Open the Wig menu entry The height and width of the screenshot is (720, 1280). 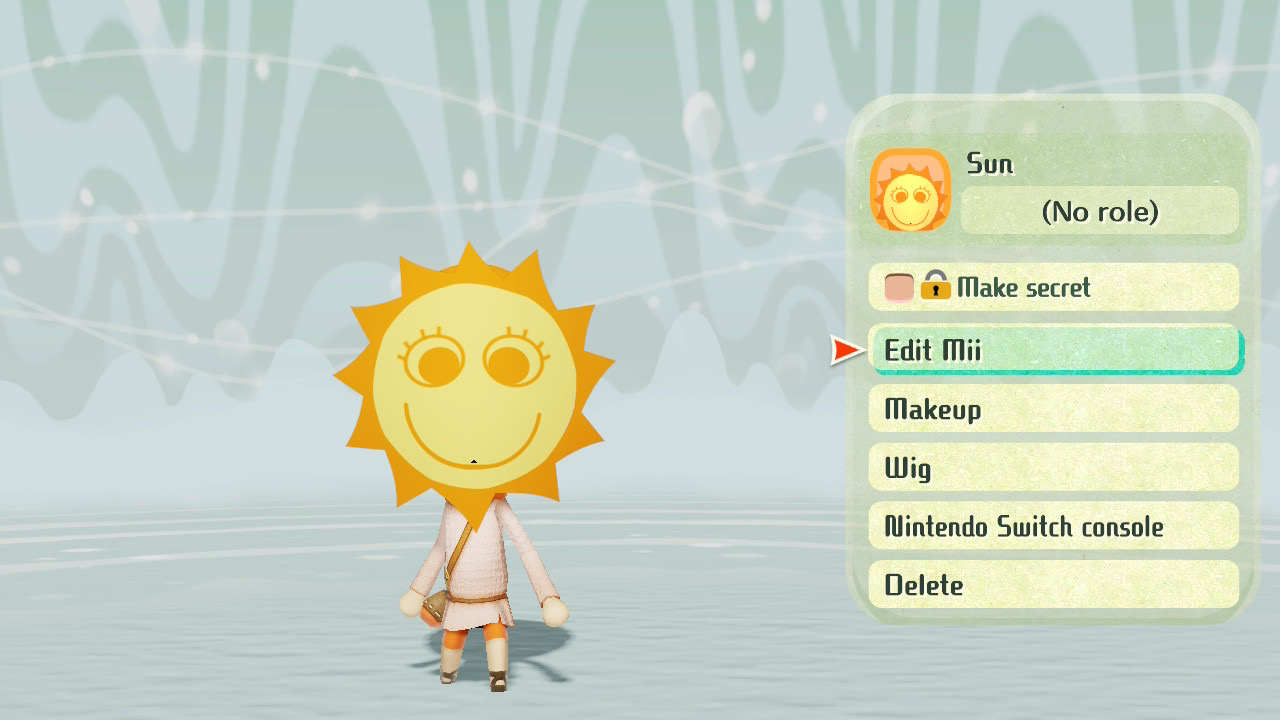click(1053, 468)
